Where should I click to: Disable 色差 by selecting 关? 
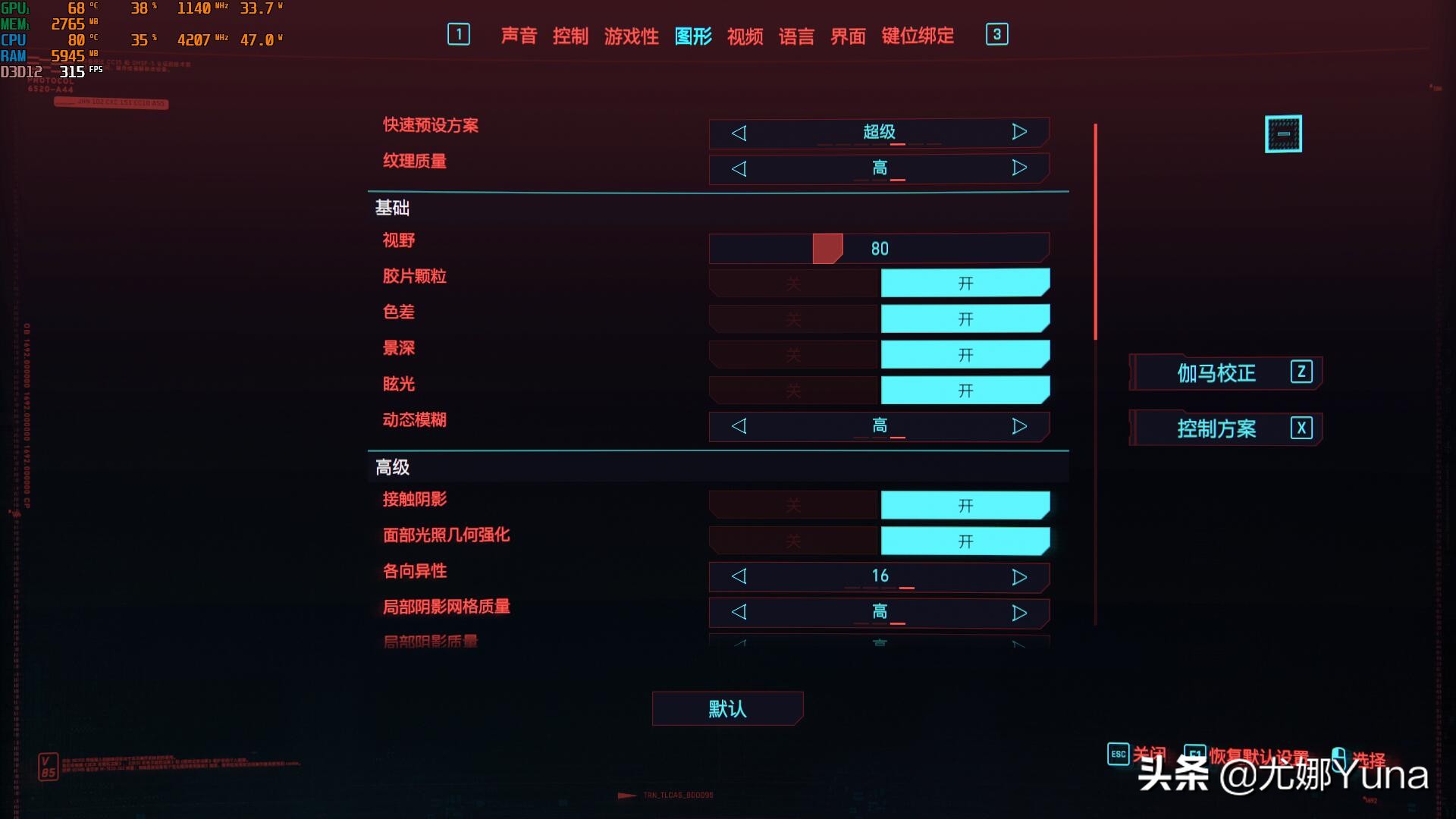point(792,318)
